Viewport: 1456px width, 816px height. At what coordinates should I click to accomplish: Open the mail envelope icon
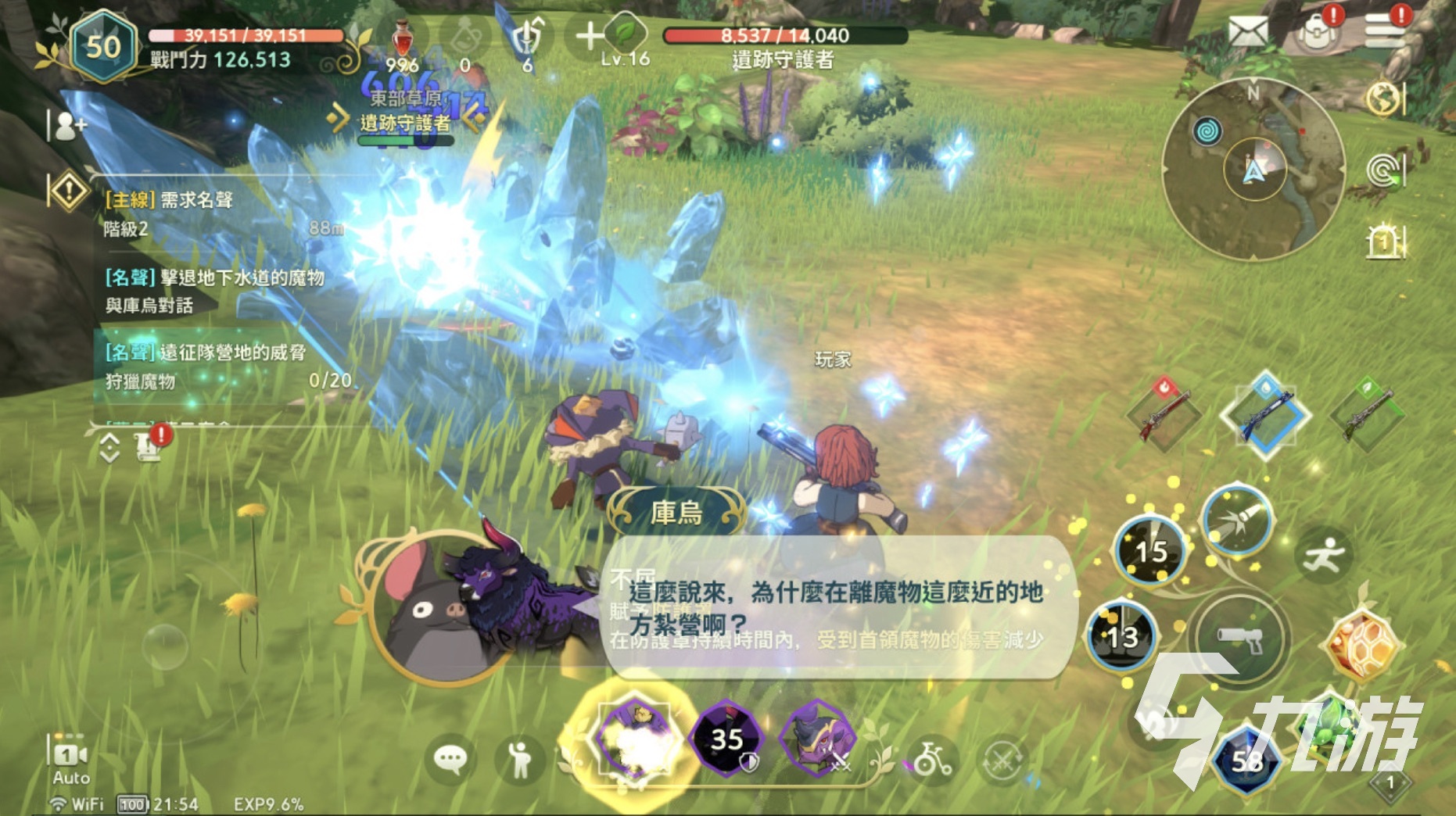tap(1247, 32)
